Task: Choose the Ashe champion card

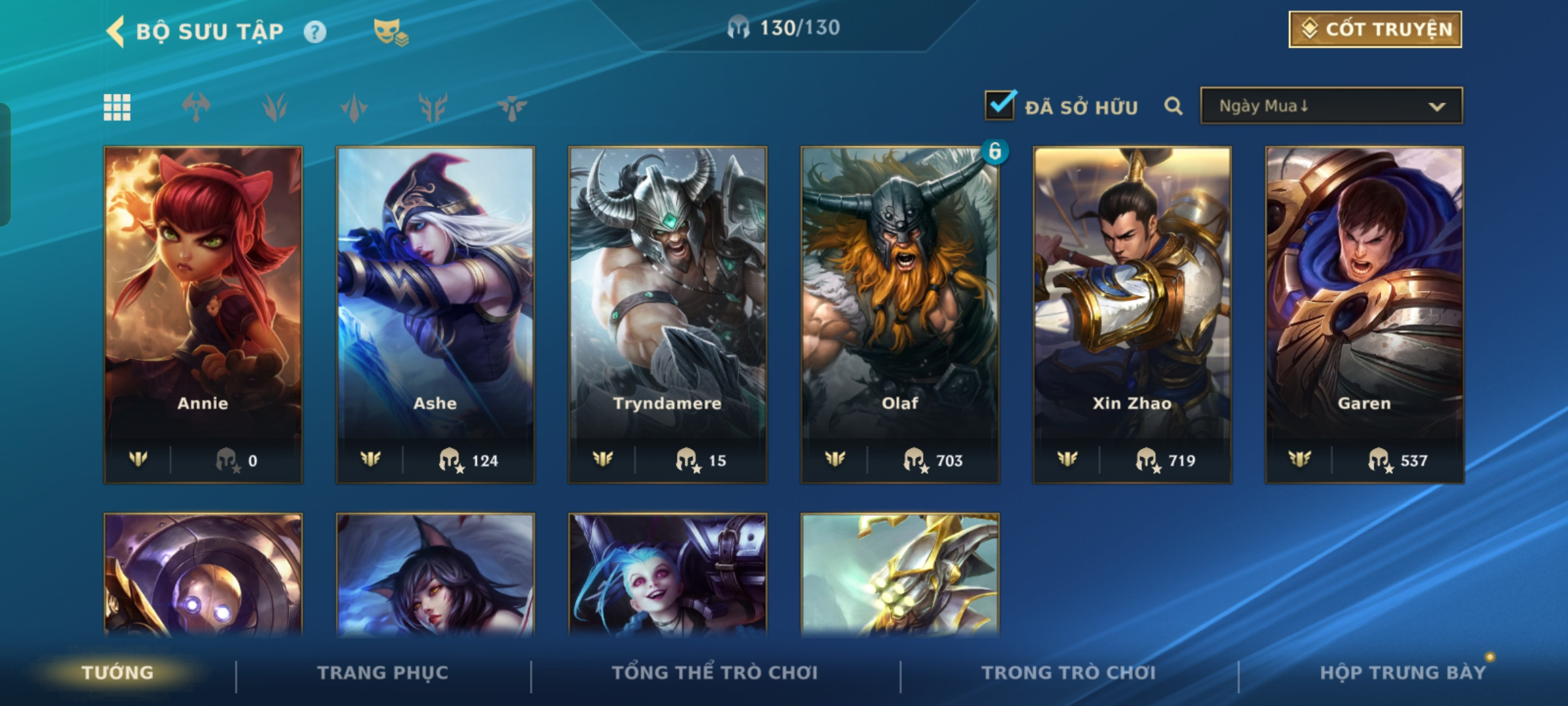Action: coord(435,314)
